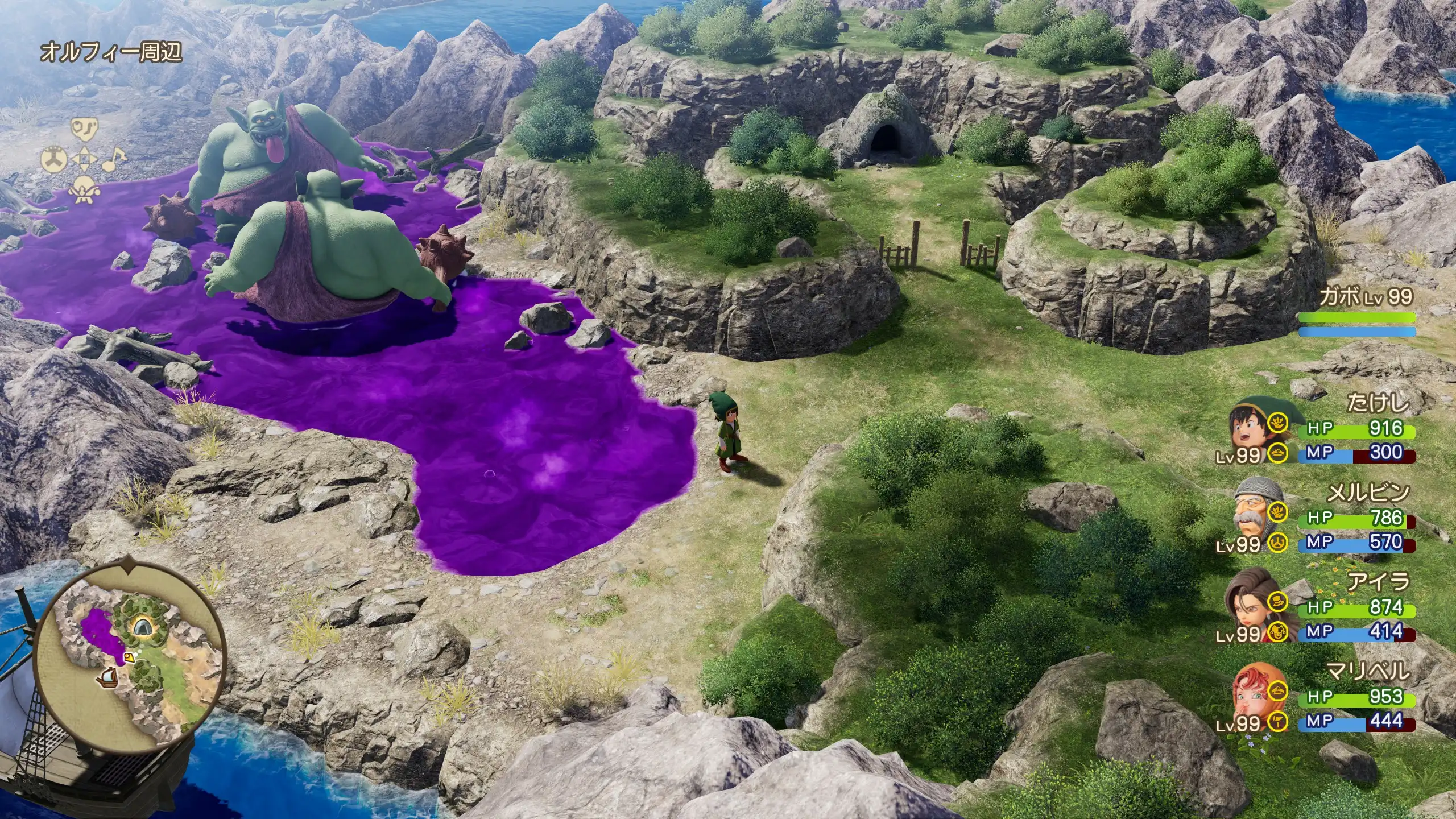Activate the music note shortcut icon
Screen dimensions: 1456x819
click(x=115, y=159)
